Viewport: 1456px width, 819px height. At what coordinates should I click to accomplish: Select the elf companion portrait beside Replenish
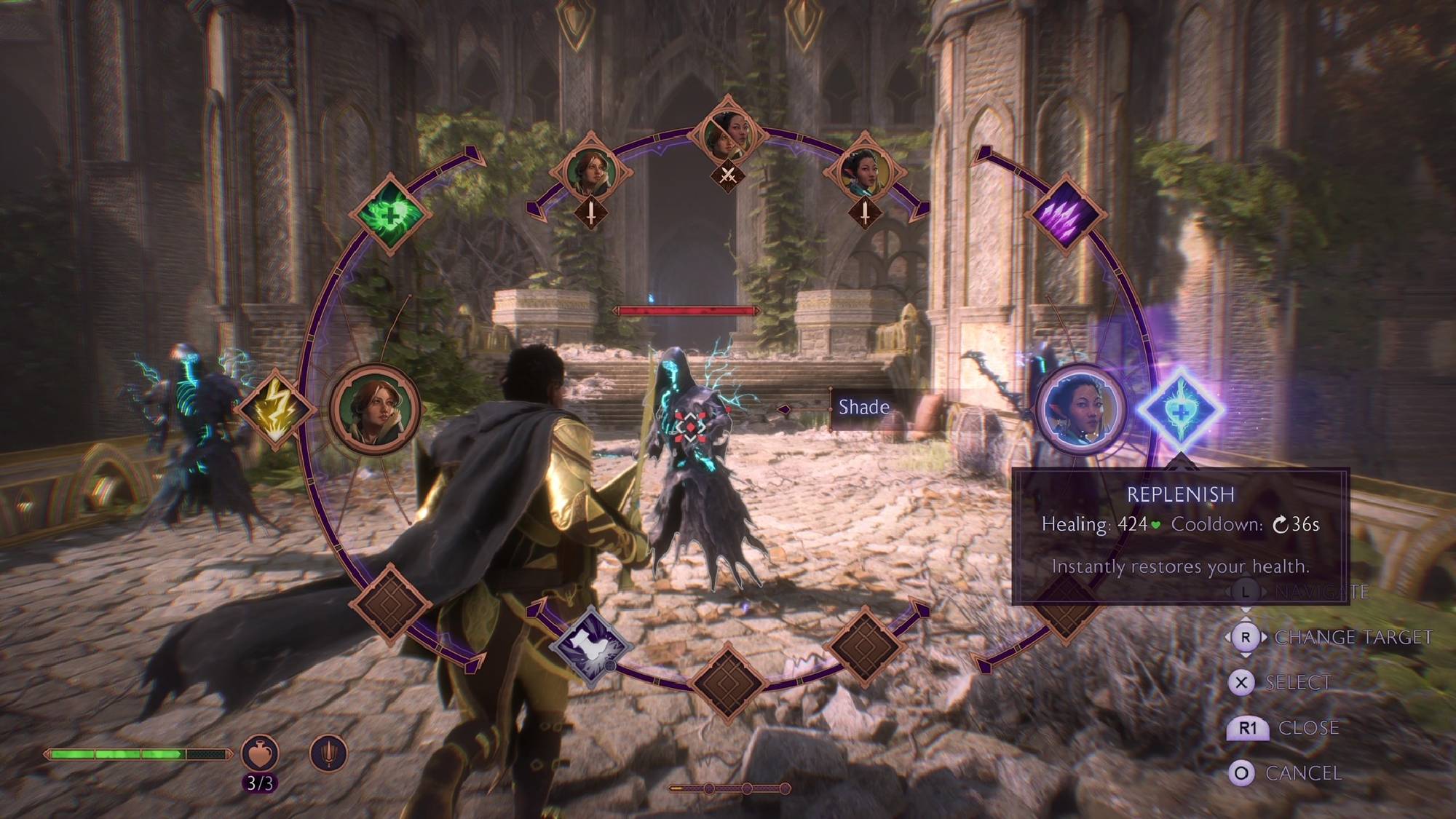tap(1080, 409)
